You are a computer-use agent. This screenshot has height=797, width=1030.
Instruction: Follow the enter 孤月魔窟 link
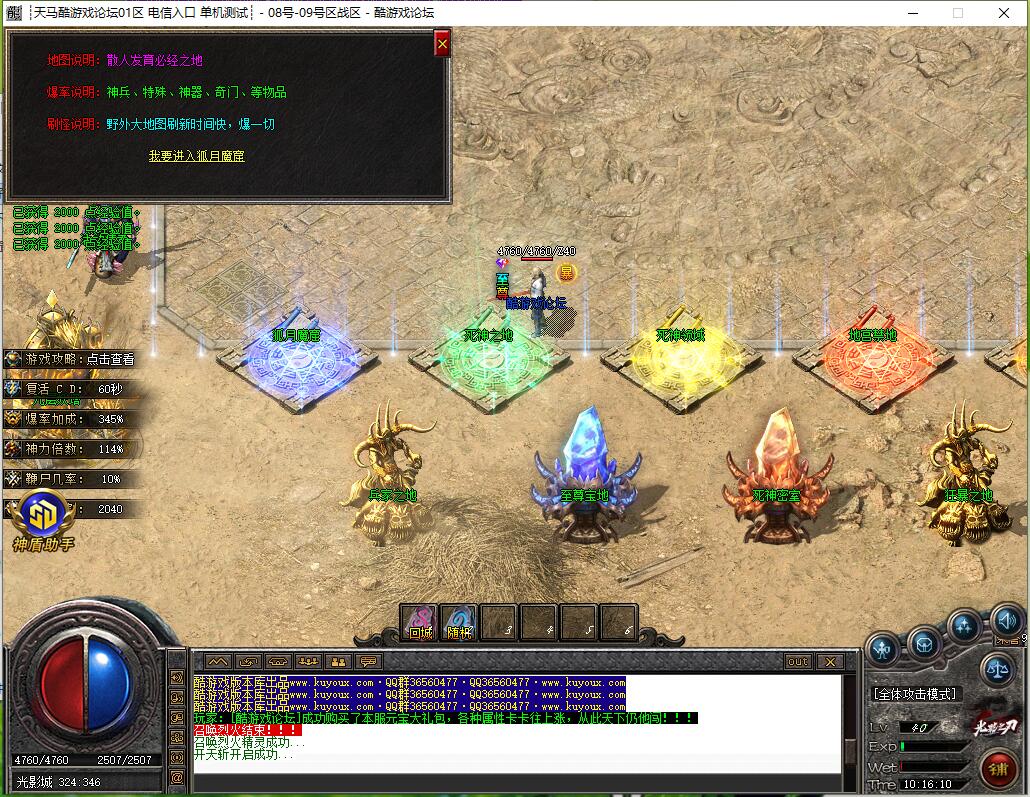click(196, 156)
